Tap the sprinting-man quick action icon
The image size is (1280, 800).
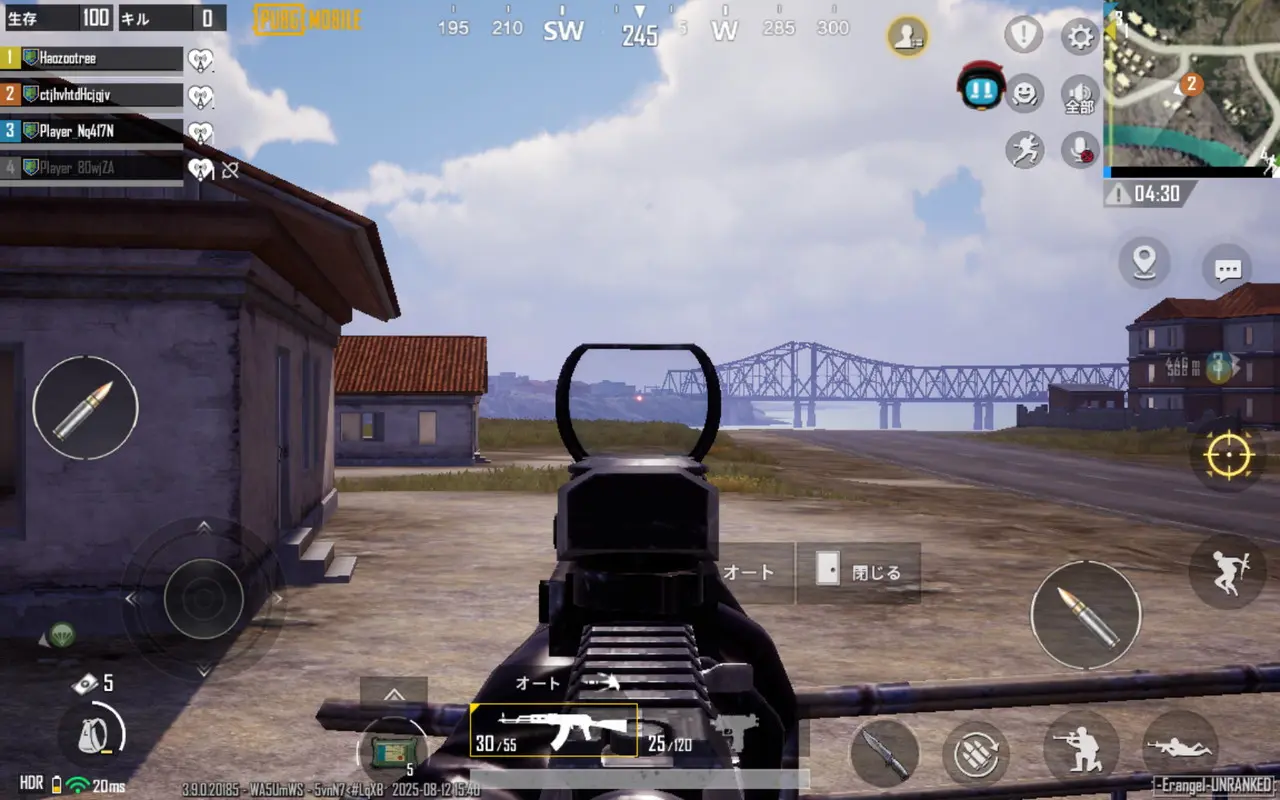(x=1024, y=150)
